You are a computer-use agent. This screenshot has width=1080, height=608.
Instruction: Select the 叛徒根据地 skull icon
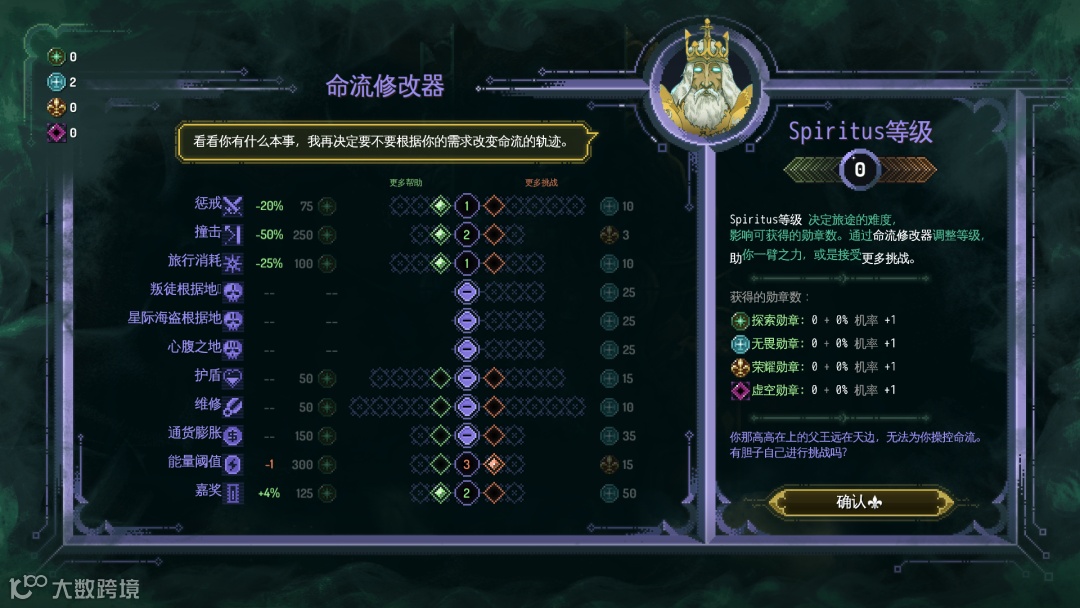point(233,293)
